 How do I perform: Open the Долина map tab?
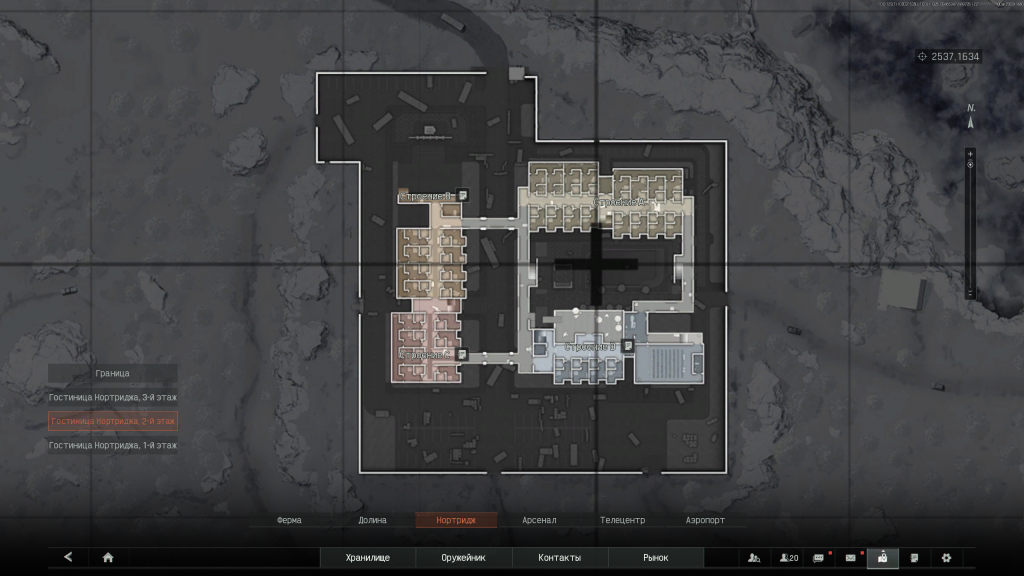[x=372, y=520]
